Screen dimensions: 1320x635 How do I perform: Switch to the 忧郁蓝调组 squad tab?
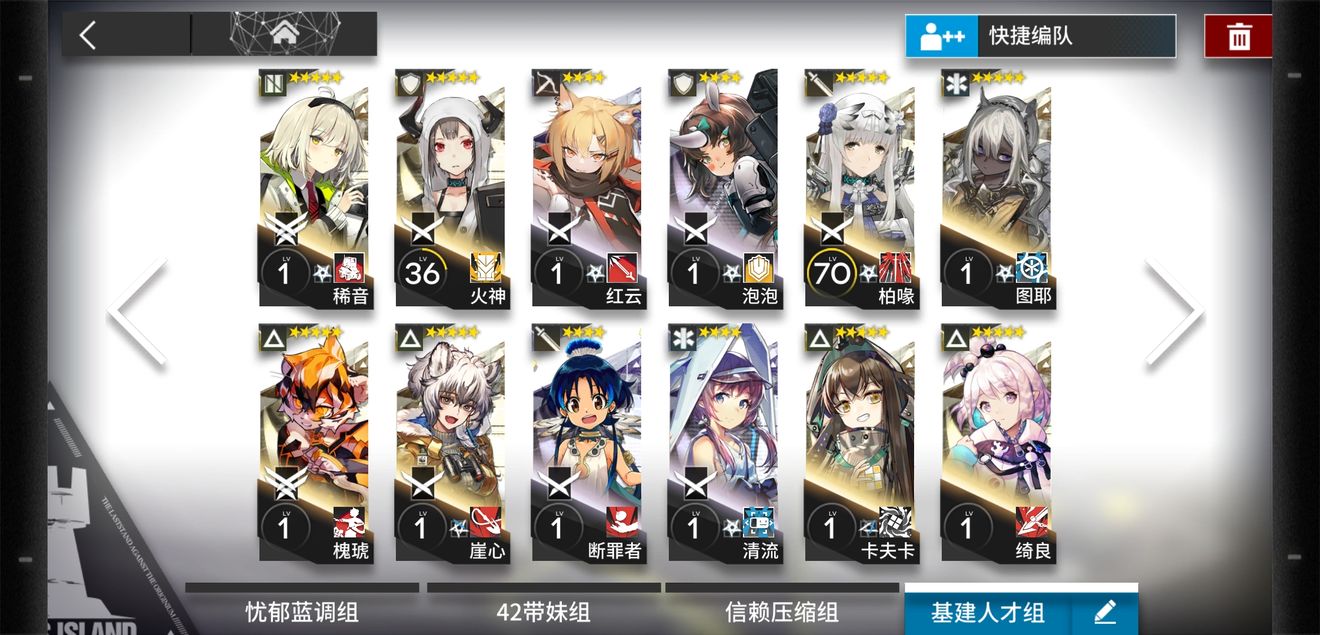point(302,611)
